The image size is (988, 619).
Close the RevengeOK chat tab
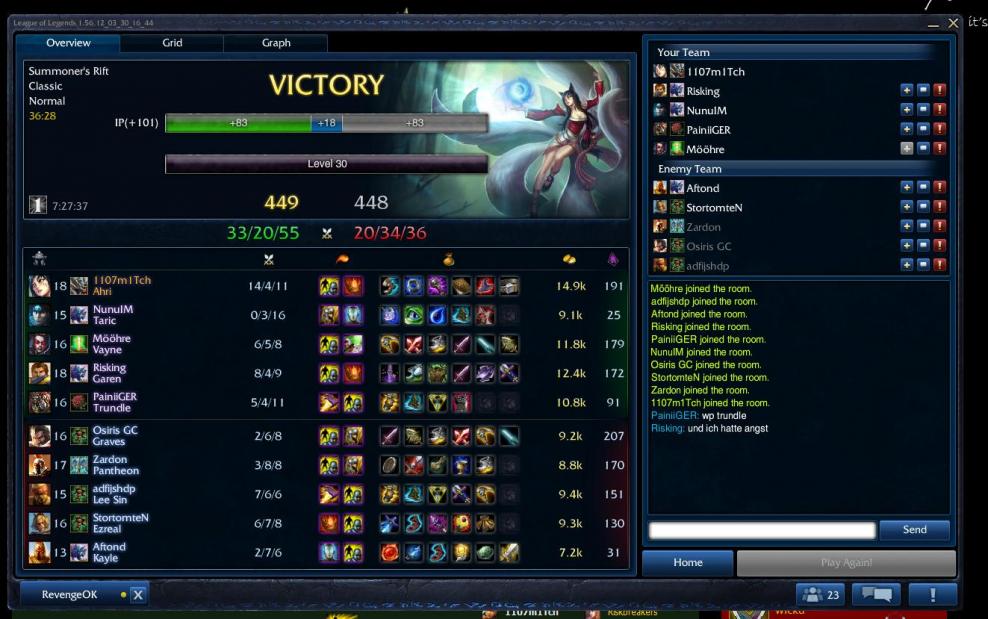coord(138,595)
